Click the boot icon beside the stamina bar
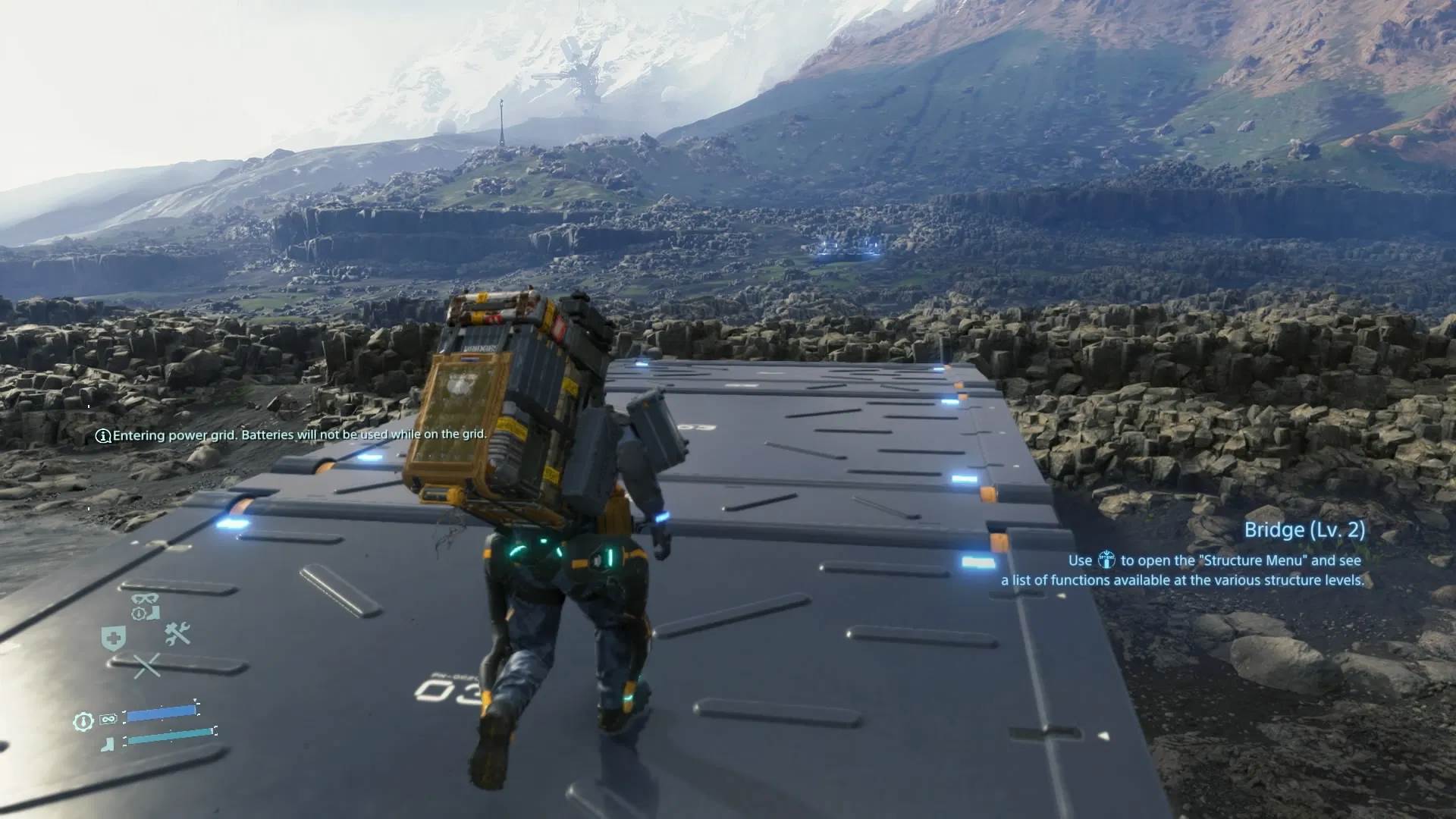This screenshot has height=819, width=1456. [106, 743]
